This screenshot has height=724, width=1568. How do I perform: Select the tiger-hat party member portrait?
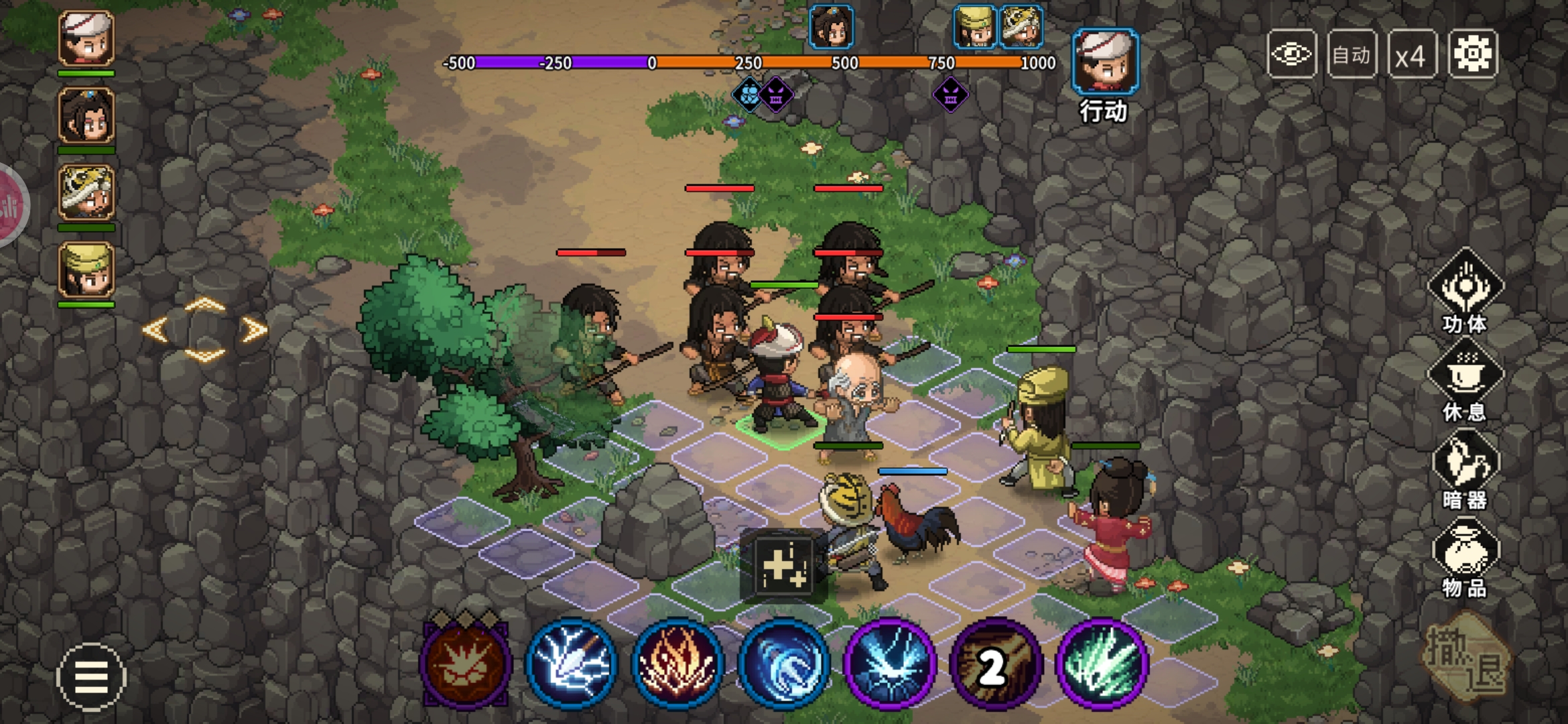86,193
